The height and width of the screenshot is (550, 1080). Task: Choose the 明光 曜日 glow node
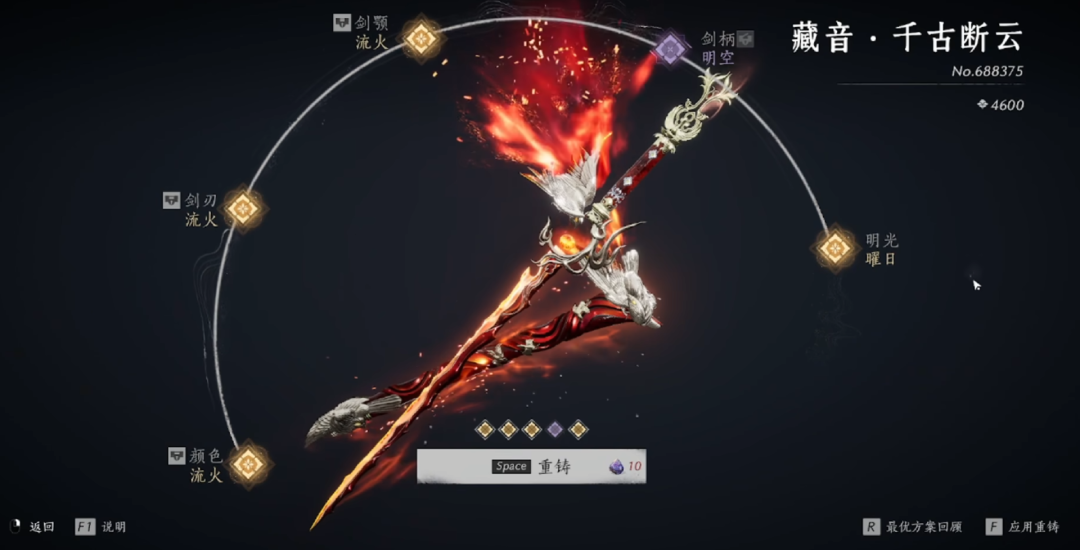pos(835,248)
